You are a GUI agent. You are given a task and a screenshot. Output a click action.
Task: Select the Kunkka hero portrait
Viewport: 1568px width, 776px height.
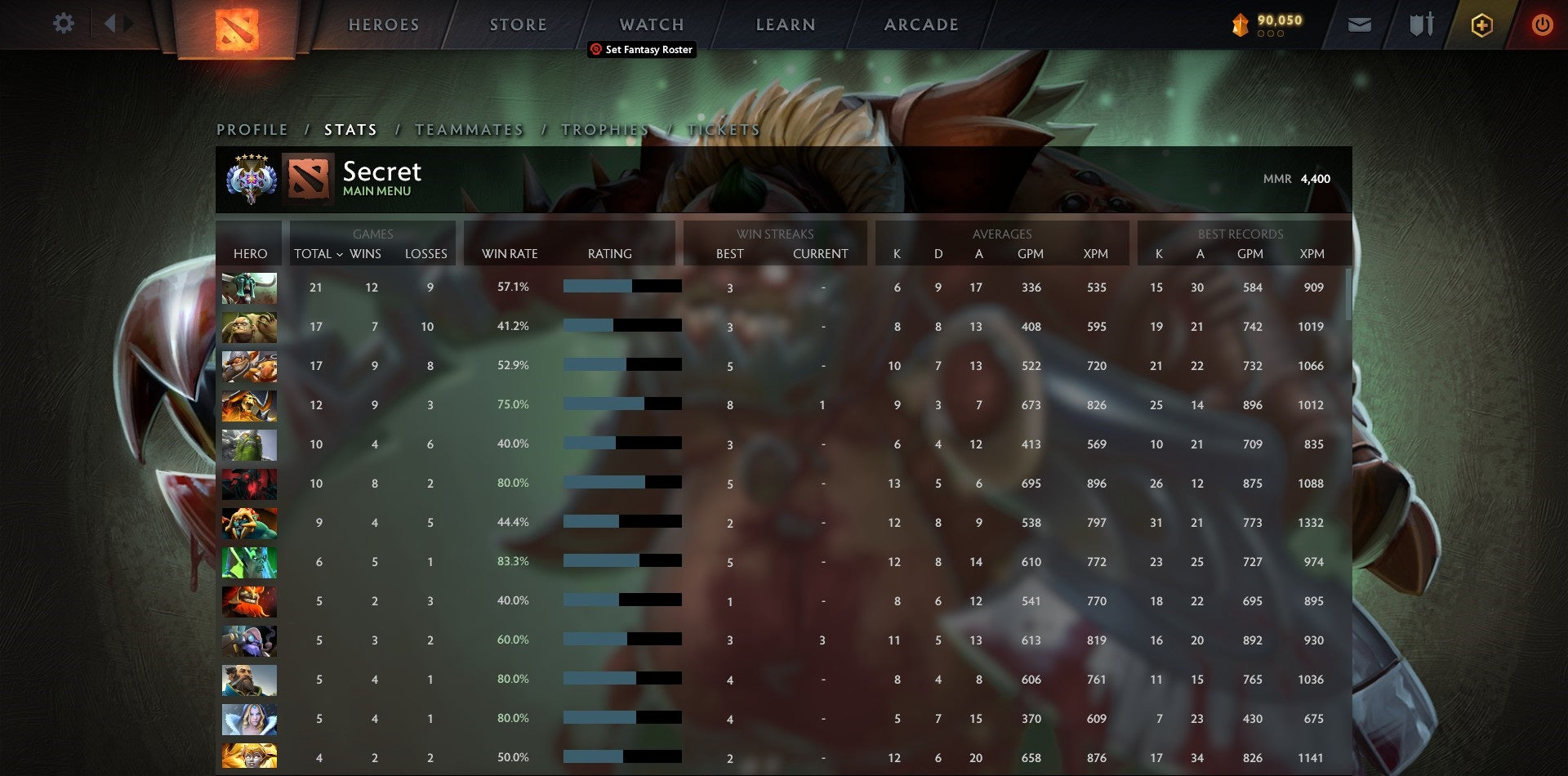pos(249,679)
